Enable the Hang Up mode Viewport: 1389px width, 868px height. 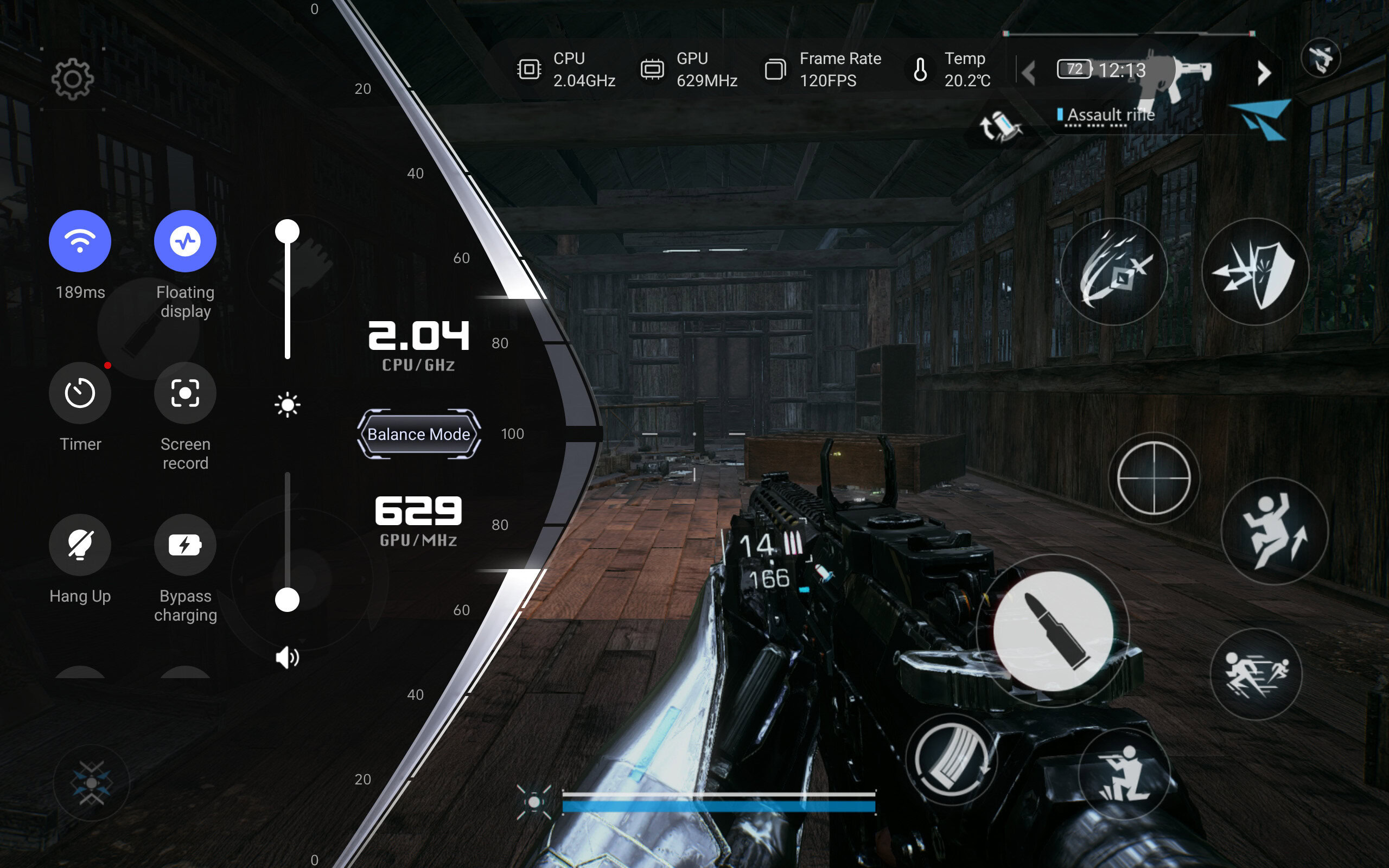click(80, 545)
